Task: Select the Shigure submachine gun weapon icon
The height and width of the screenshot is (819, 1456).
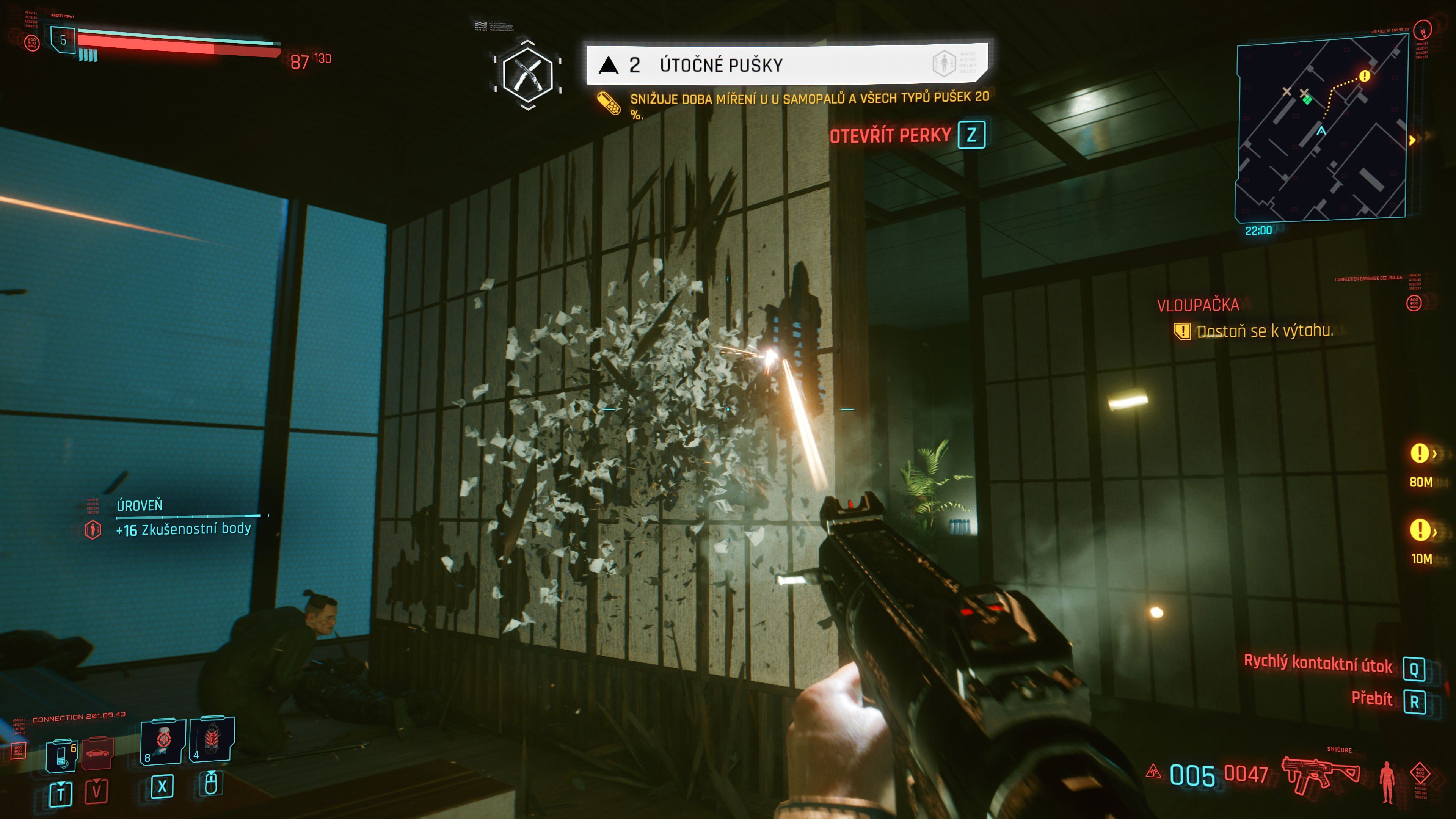Action: 1320,774
